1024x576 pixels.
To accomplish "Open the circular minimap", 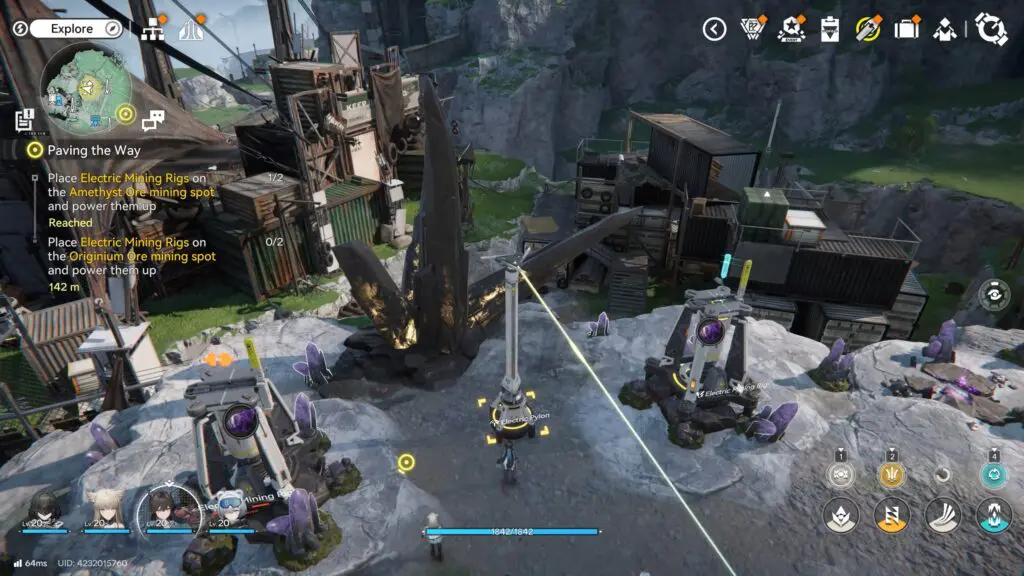I will [82, 89].
